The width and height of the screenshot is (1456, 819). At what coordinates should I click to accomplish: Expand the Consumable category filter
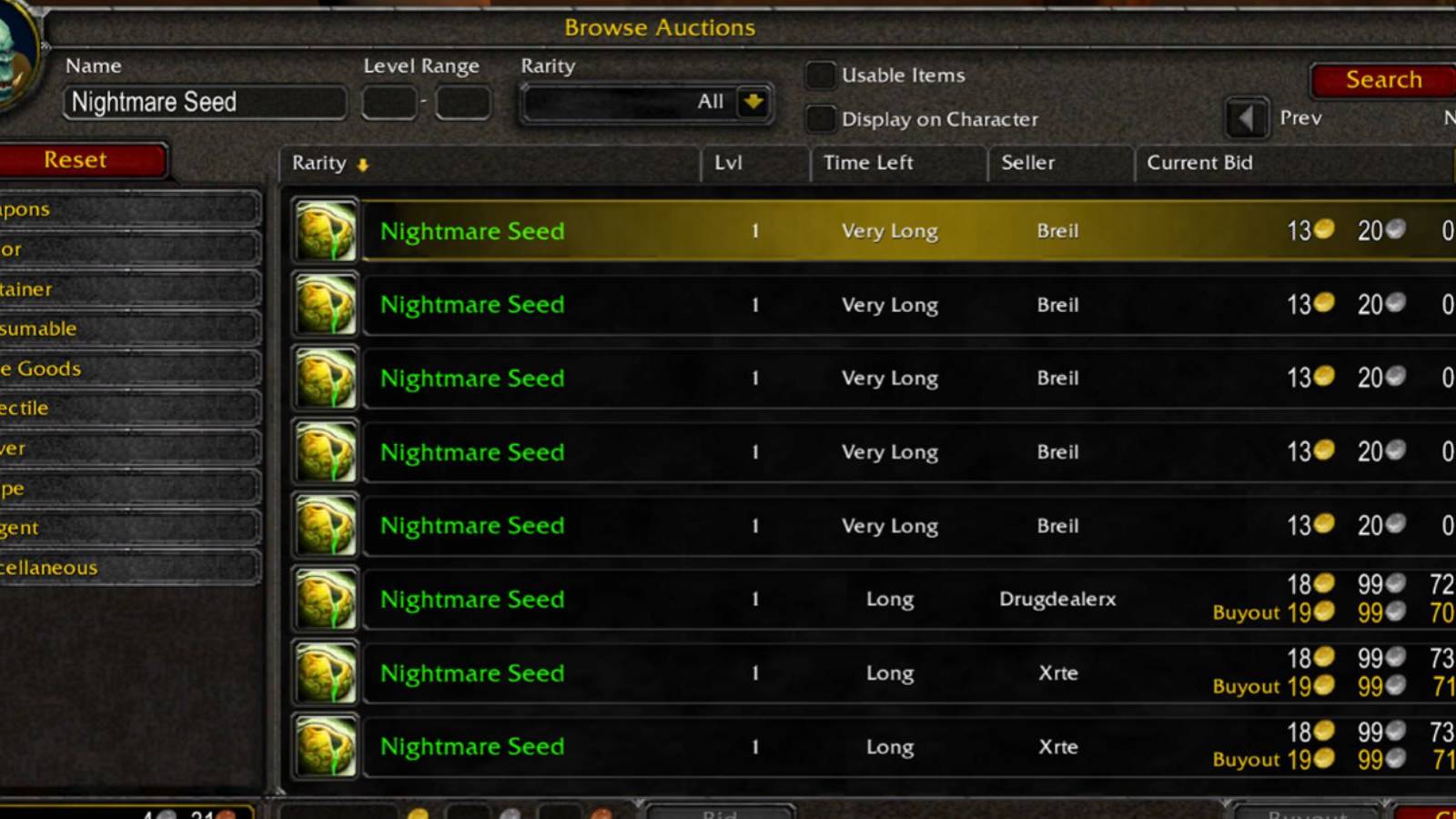[x=127, y=328]
